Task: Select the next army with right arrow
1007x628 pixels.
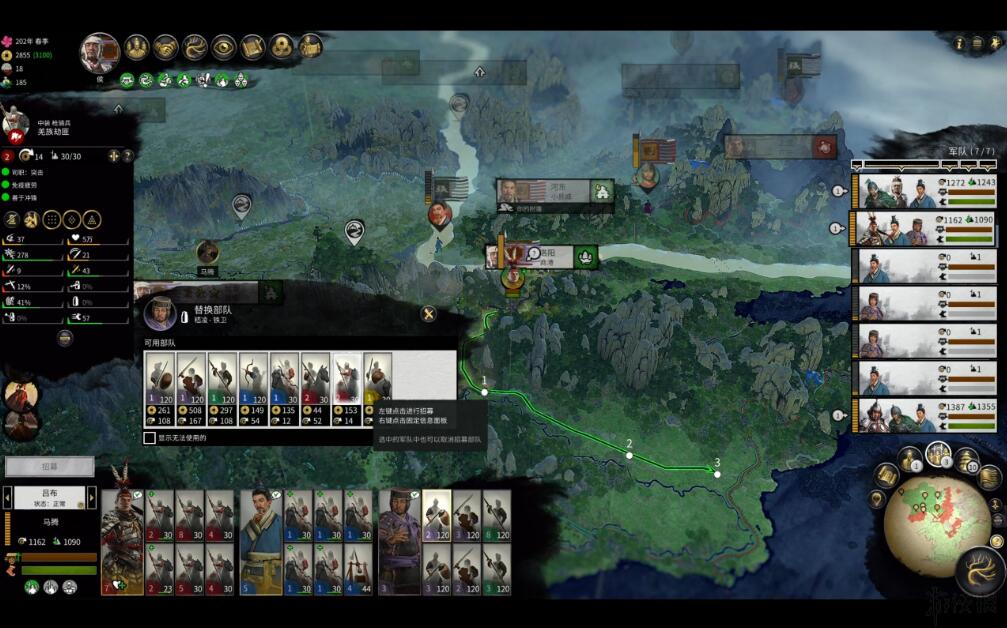Action: 92,497
